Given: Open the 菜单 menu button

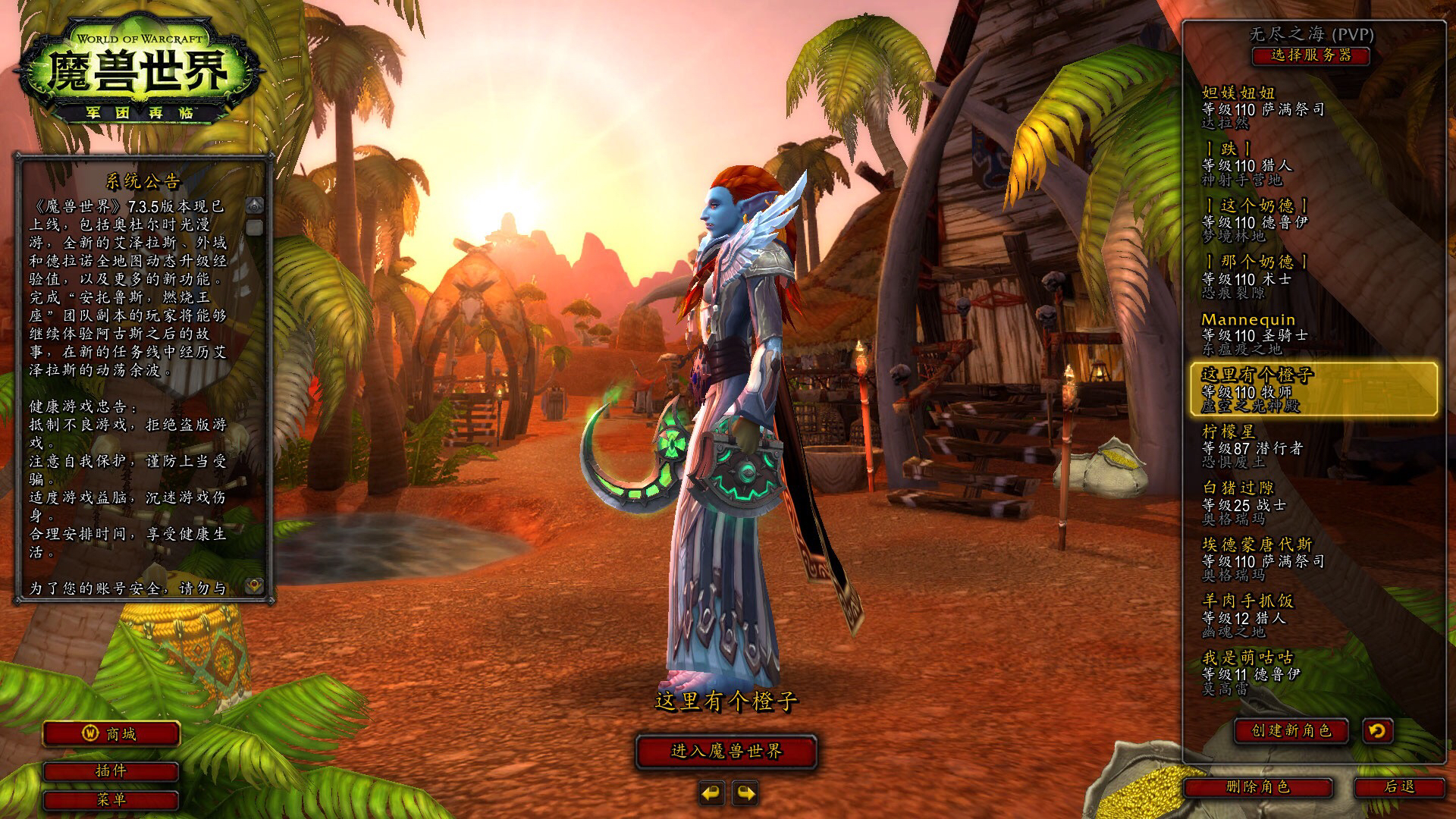Looking at the screenshot, I should [x=111, y=799].
